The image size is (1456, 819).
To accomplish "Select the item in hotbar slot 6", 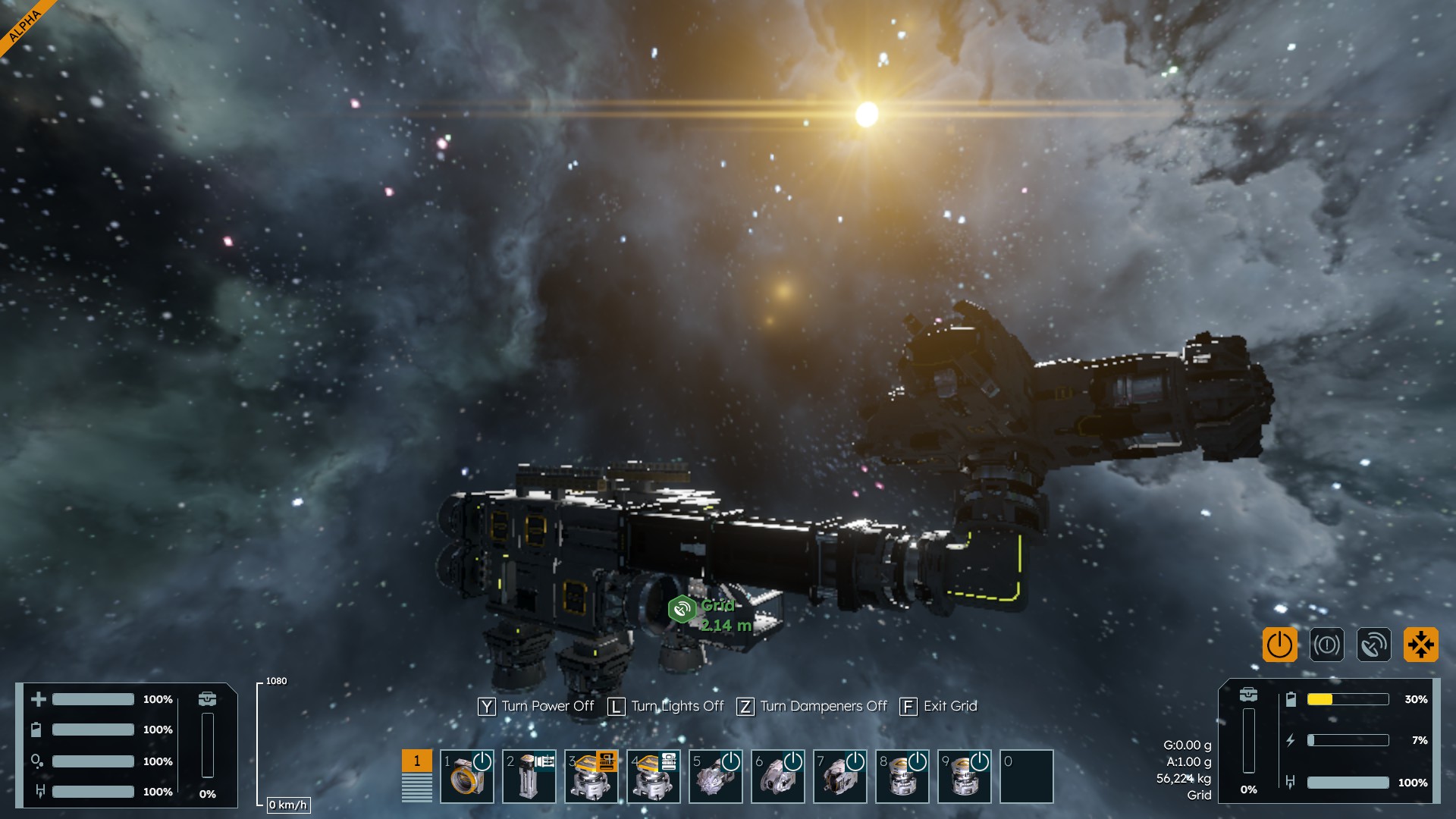I will 778,776.
